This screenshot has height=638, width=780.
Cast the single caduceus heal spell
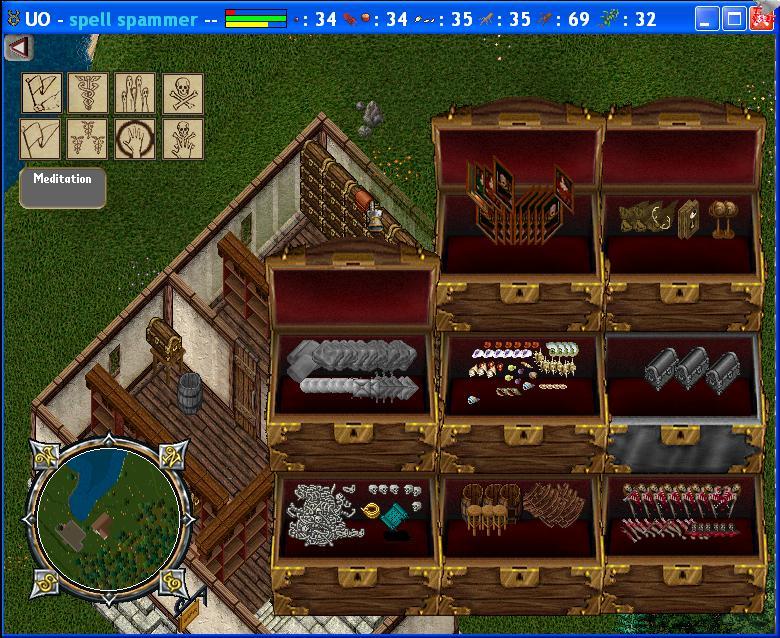(x=88, y=93)
